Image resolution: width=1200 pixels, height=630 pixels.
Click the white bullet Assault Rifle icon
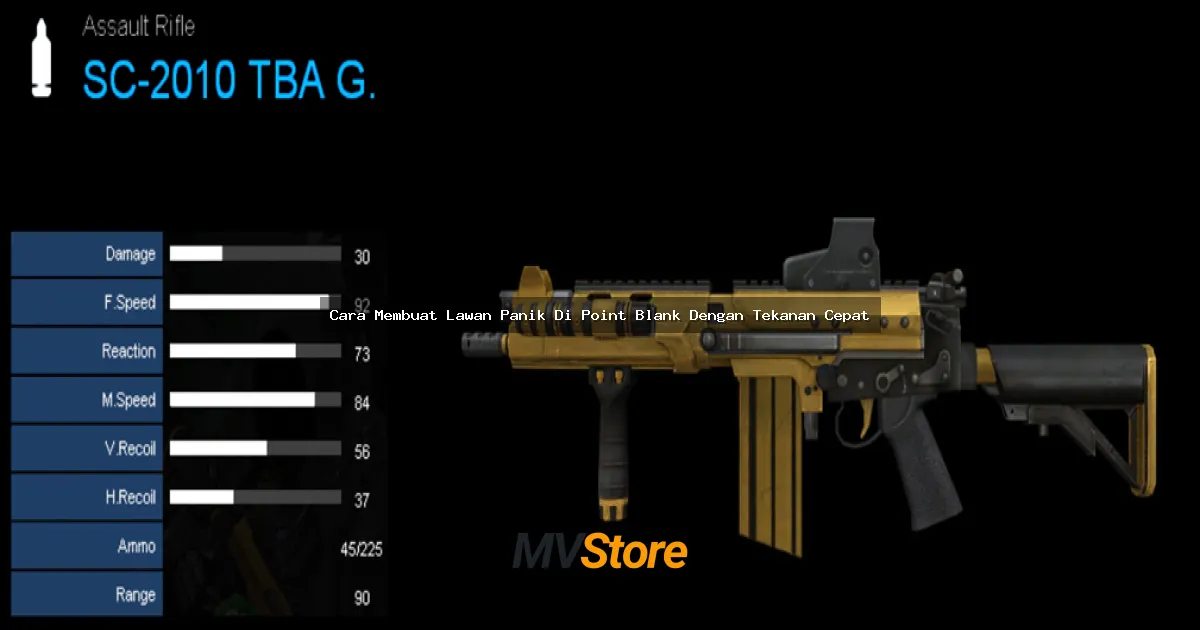coord(41,60)
